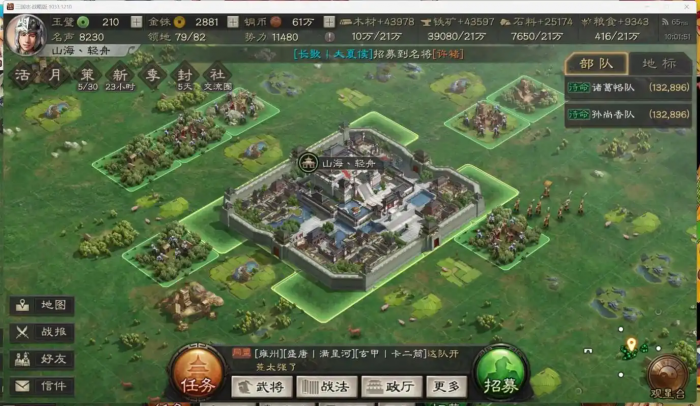
Task: Open the 观星台 observatory
Action: (668, 378)
